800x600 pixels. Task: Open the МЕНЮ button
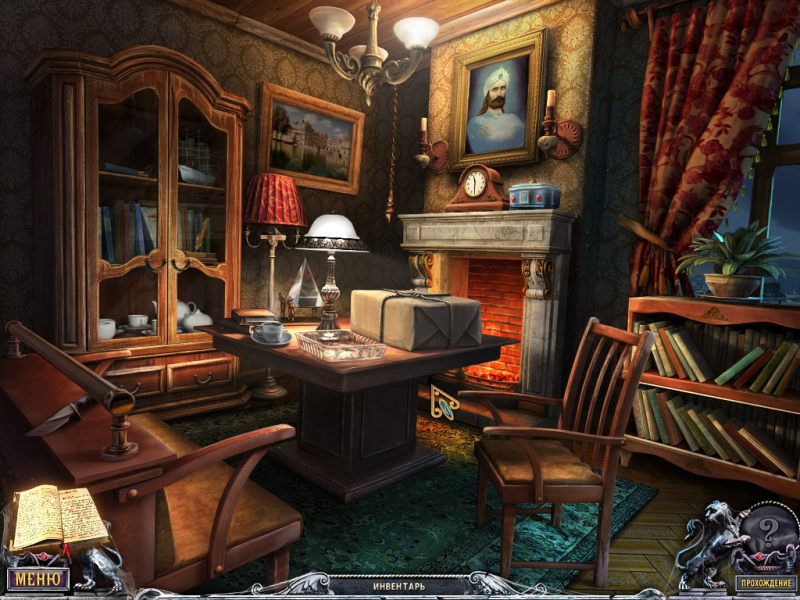pyautogui.click(x=38, y=578)
